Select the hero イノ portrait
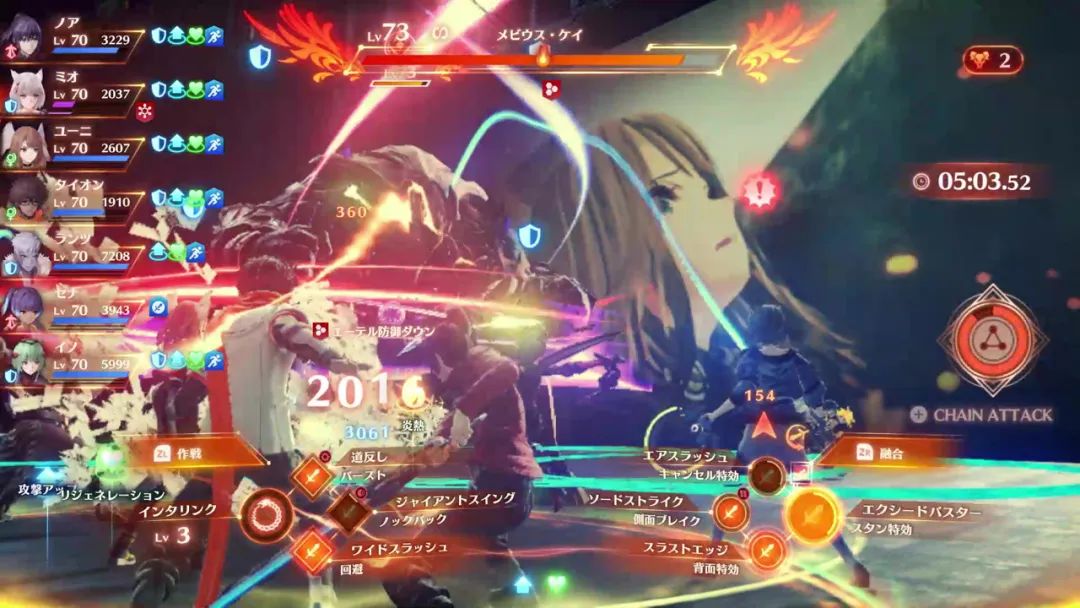Viewport: 1080px width, 608px height. click(22, 362)
